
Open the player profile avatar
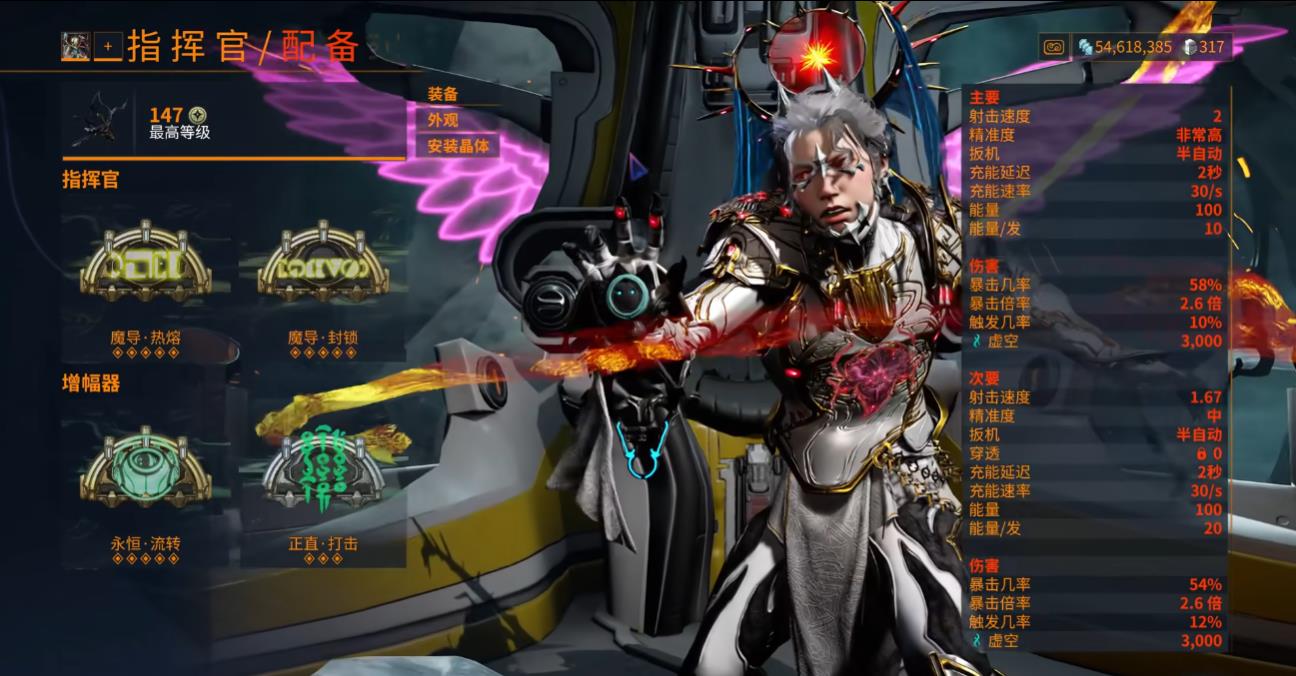coord(75,45)
